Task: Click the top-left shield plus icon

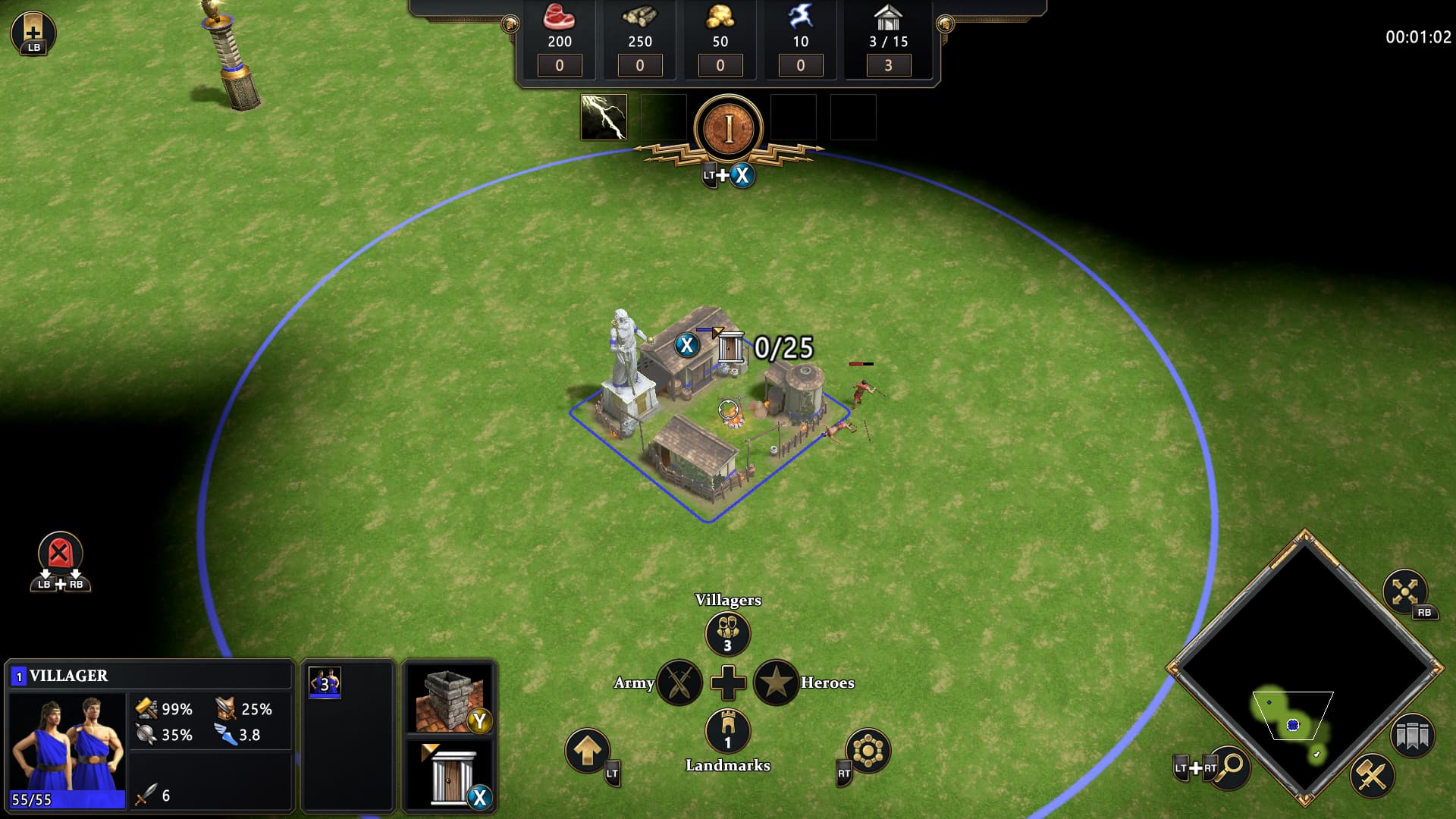Action: coord(33,30)
